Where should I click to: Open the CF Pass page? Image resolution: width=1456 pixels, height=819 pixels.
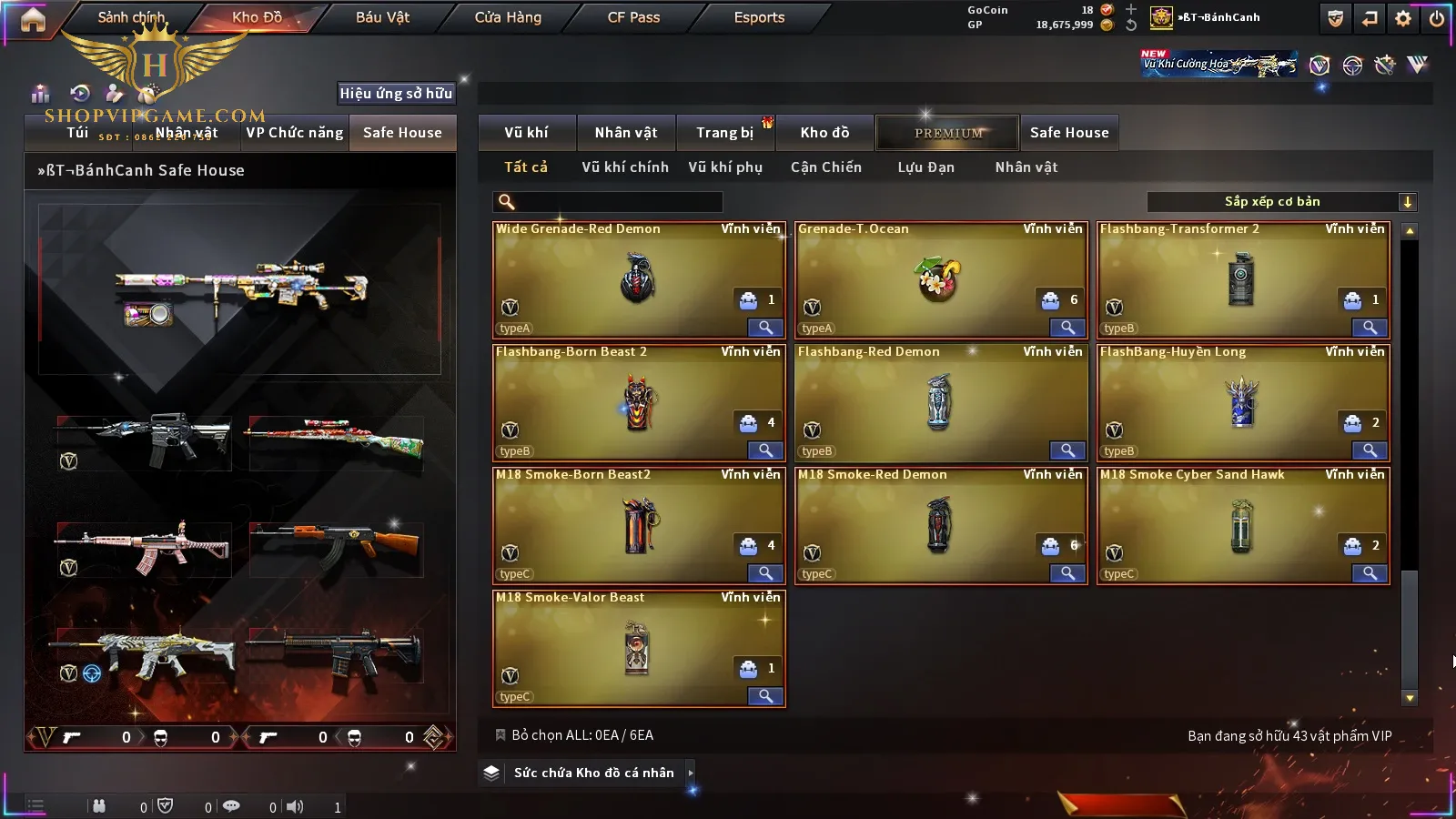pos(633,17)
